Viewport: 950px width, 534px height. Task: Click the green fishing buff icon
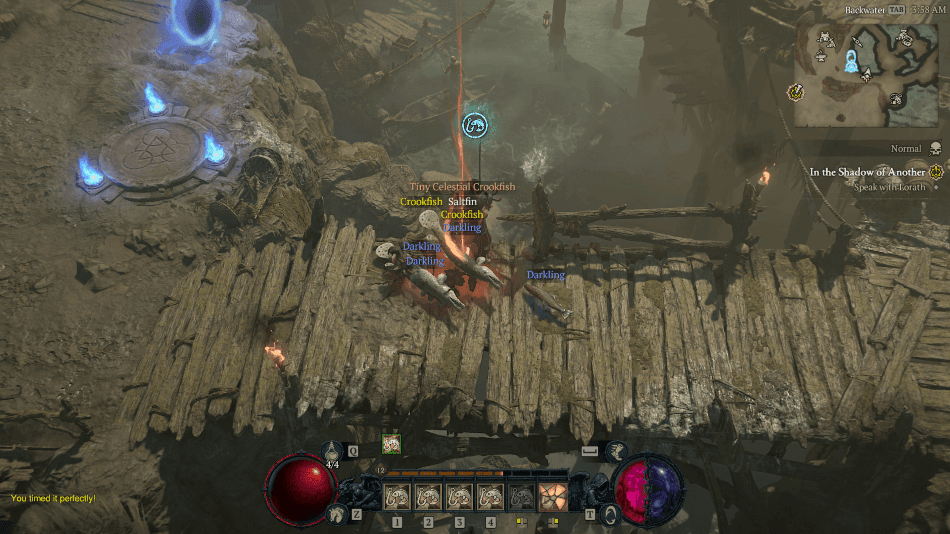click(390, 445)
